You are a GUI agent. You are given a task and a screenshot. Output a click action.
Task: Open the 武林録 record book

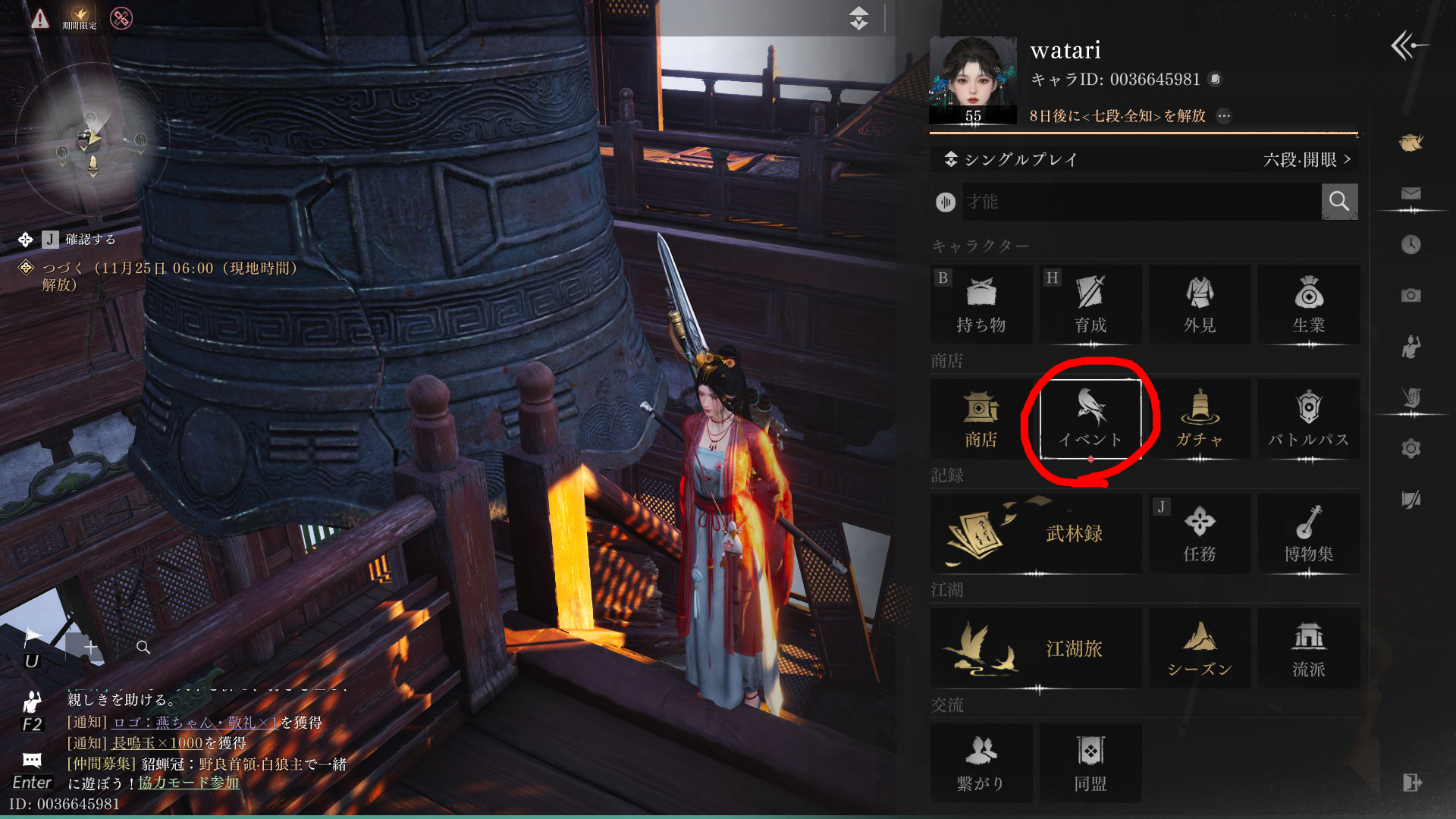point(1036,534)
